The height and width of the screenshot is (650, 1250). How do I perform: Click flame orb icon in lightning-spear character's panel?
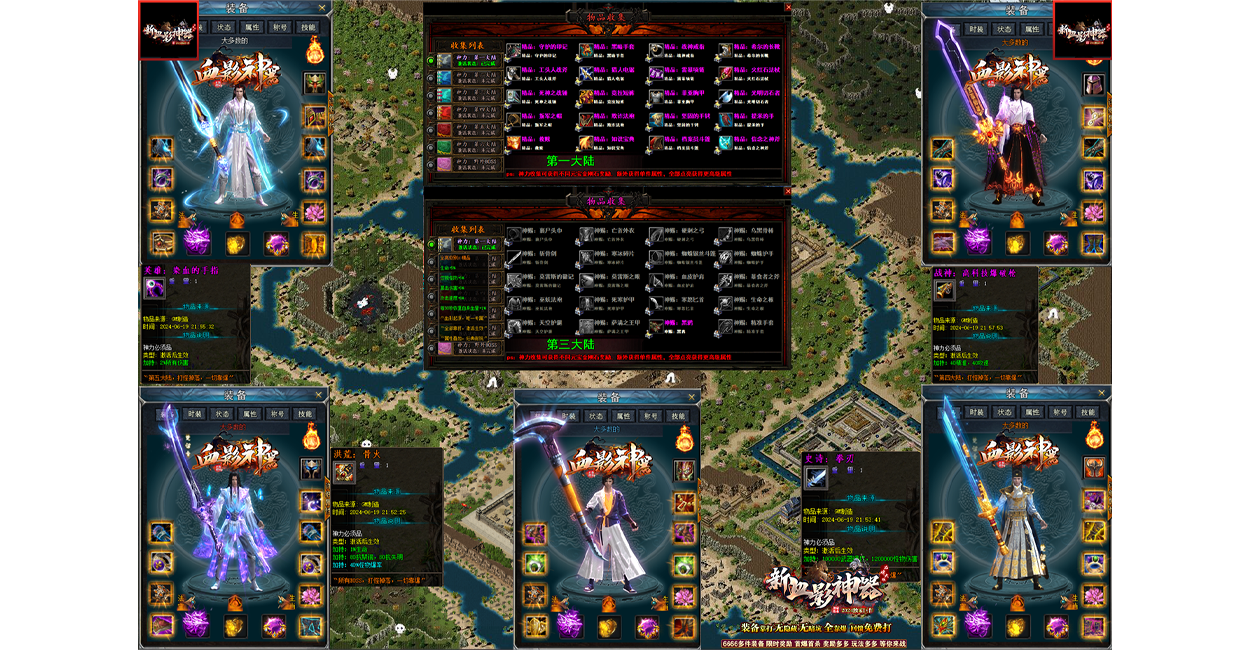point(314,48)
